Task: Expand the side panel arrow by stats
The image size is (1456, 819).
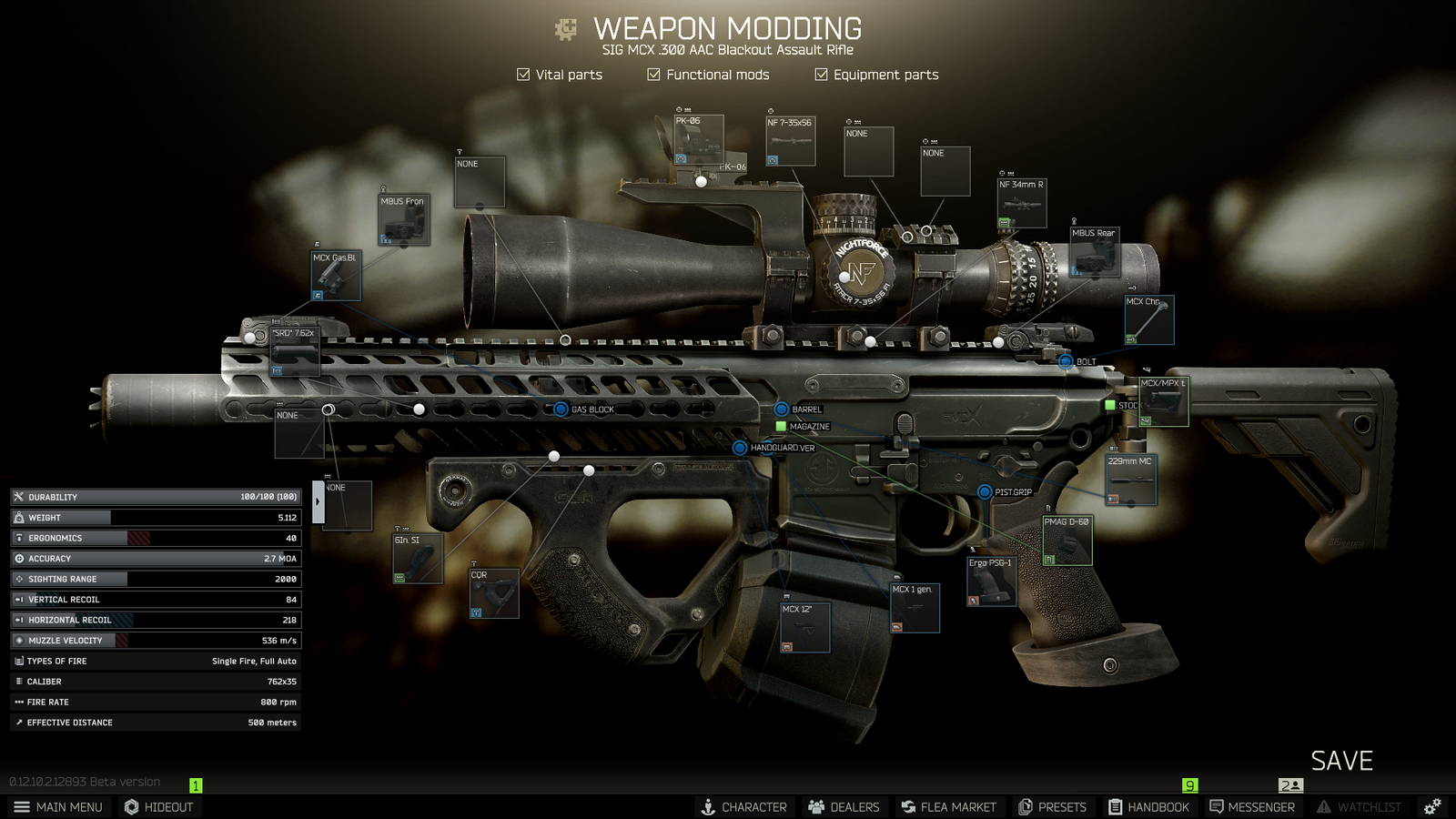Action: click(x=318, y=501)
